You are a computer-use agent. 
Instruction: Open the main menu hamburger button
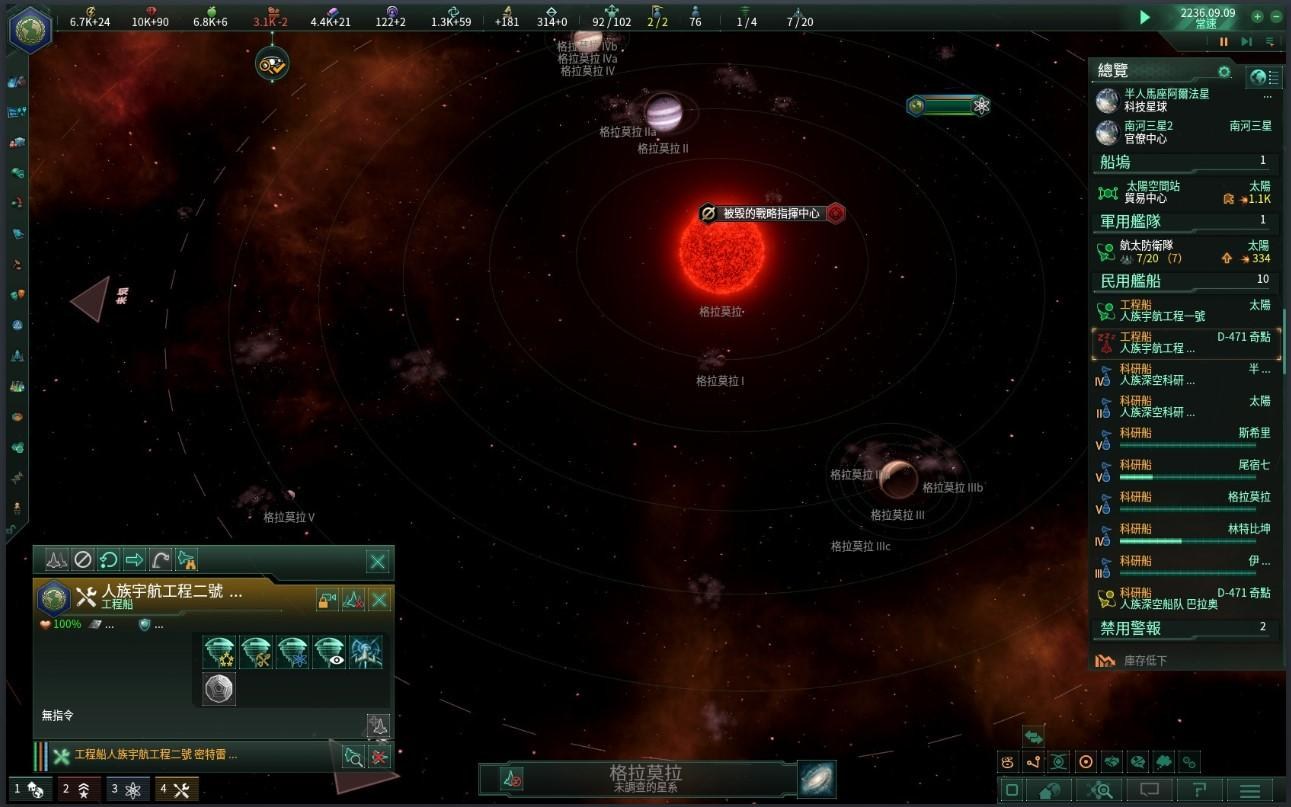pos(1250,791)
